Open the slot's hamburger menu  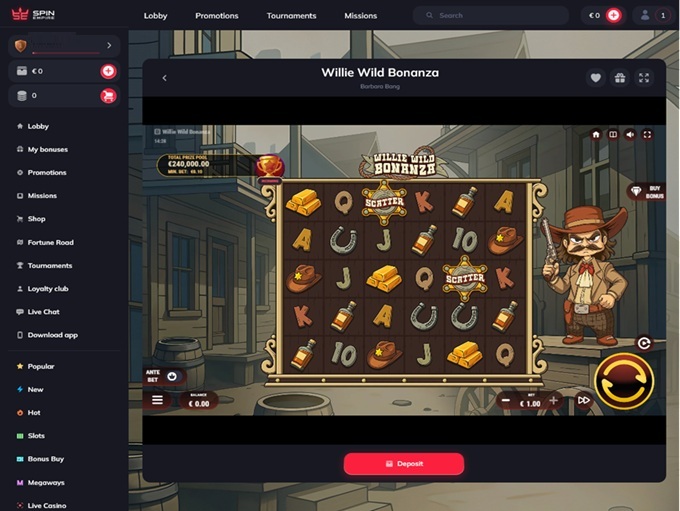(x=157, y=400)
